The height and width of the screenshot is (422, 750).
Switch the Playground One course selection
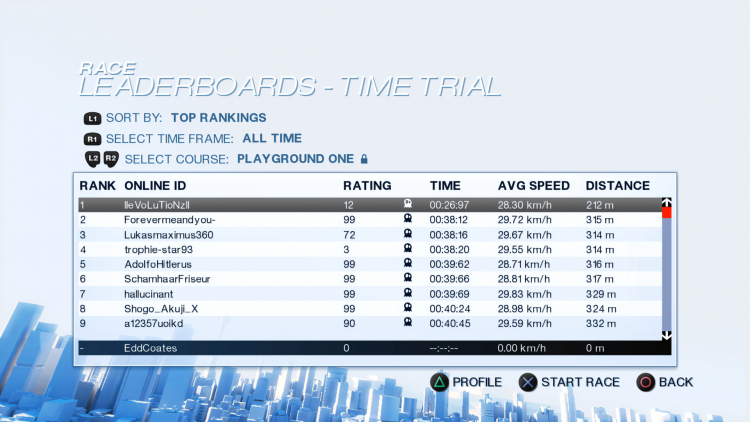[295, 158]
